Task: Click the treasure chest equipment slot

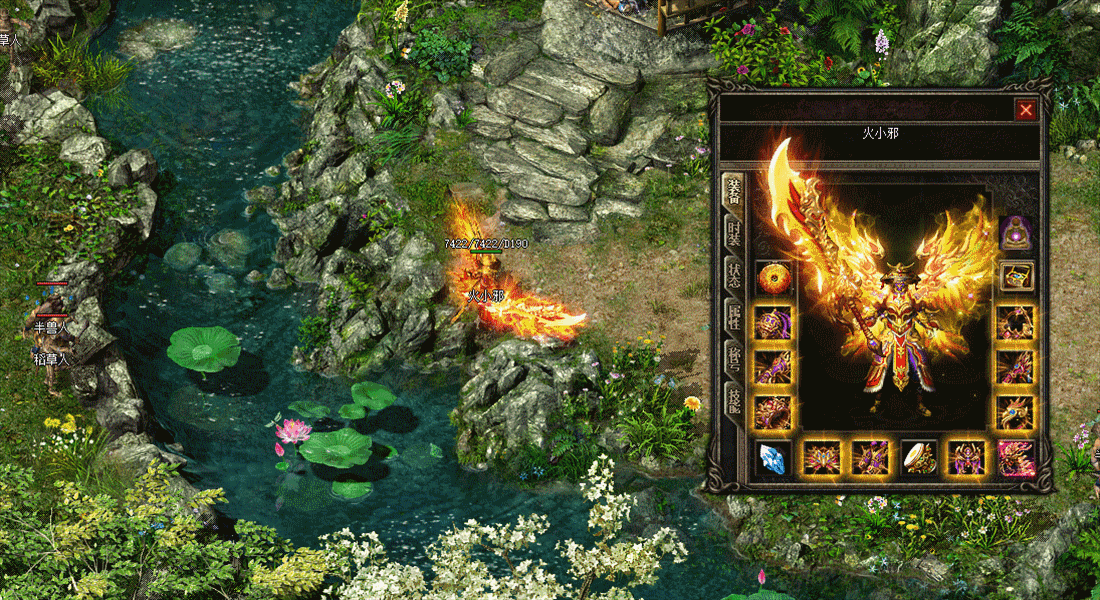Action: tap(1016, 276)
